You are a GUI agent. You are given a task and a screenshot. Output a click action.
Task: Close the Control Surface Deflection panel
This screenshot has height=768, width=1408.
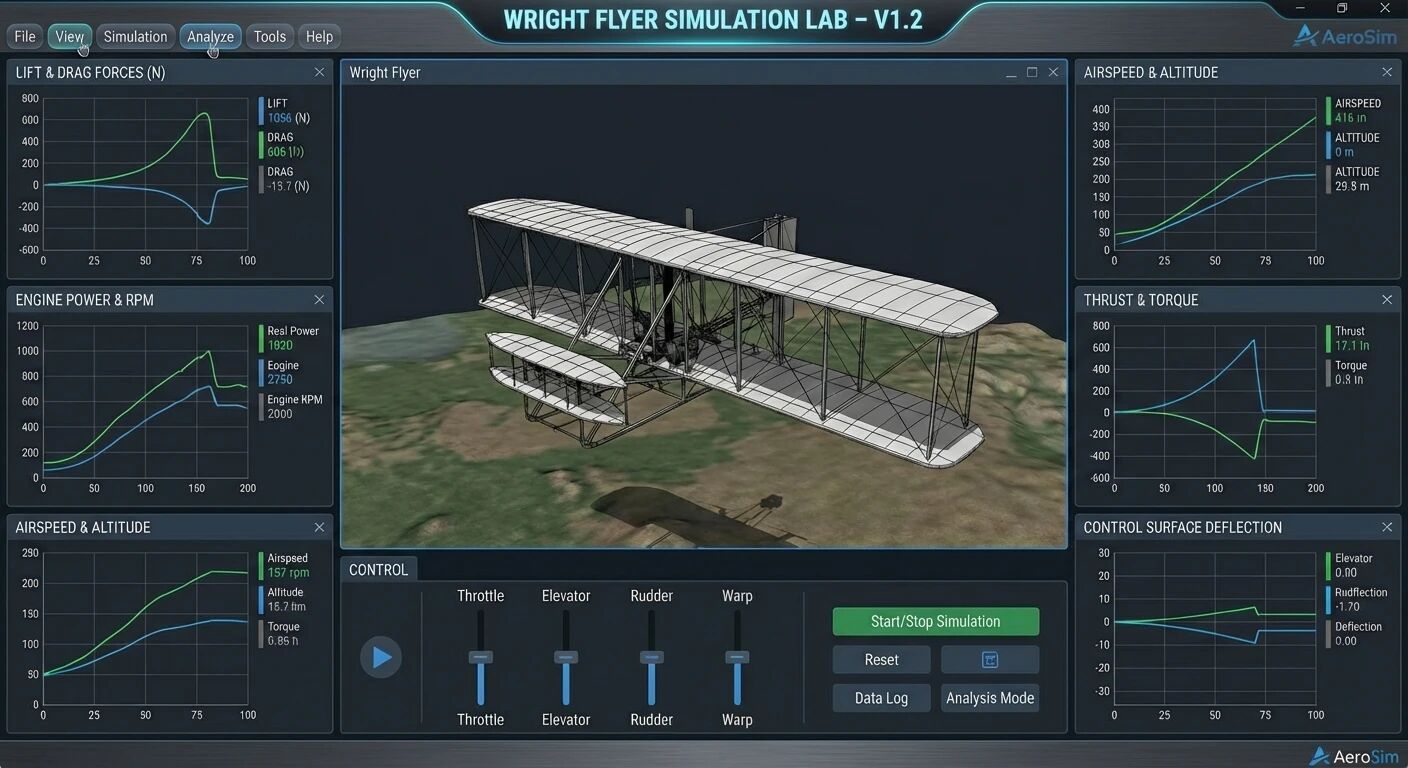(1387, 527)
